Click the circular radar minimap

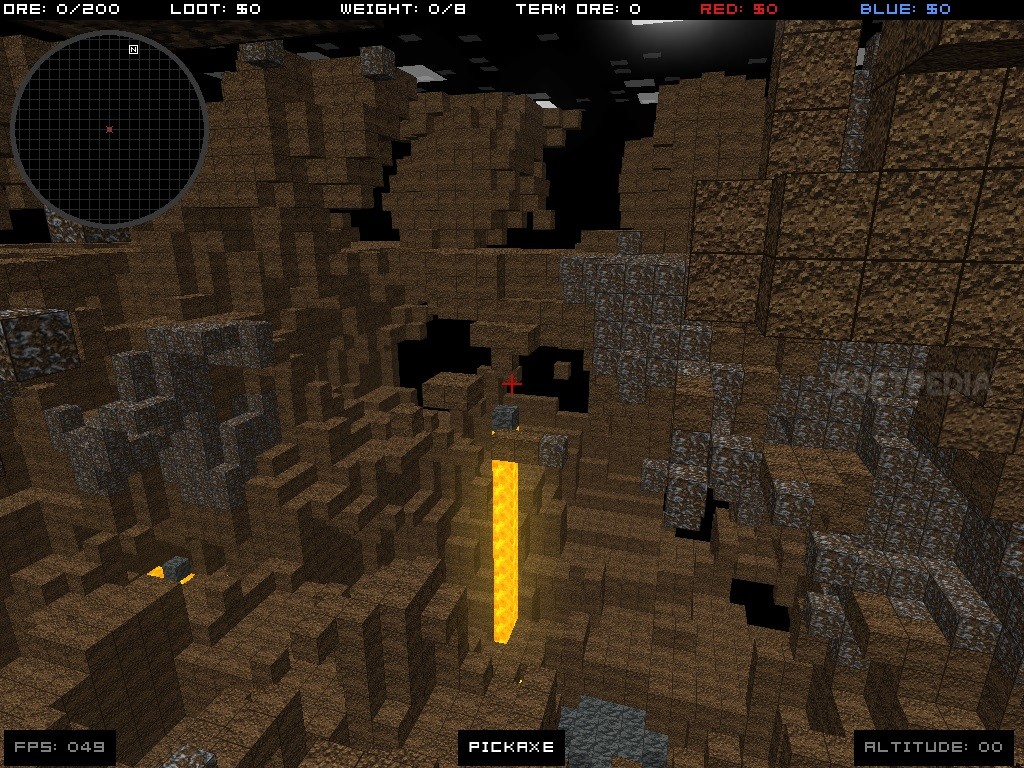point(109,128)
